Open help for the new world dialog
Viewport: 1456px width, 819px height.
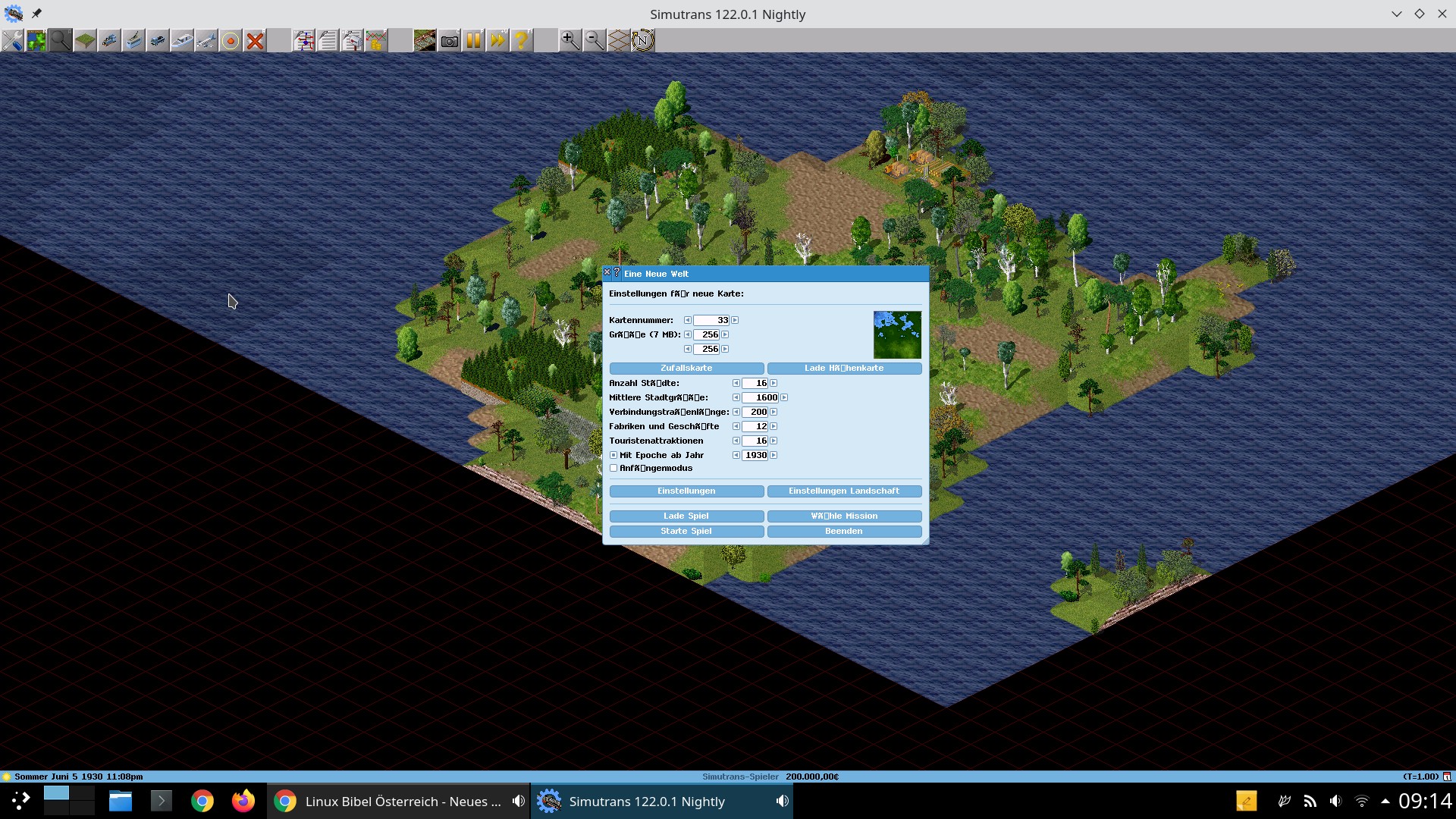pyautogui.click(x=617, y=272)
